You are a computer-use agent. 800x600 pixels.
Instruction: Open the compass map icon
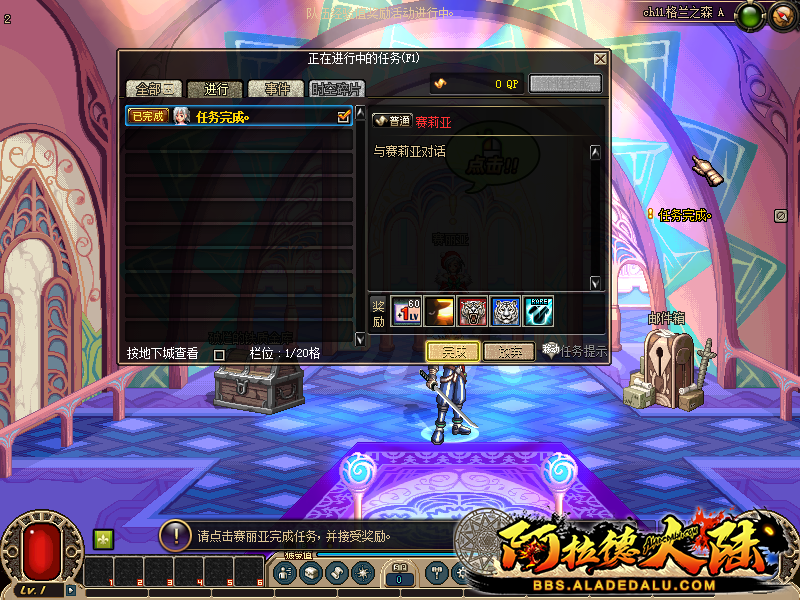click(x=781, y=15)
